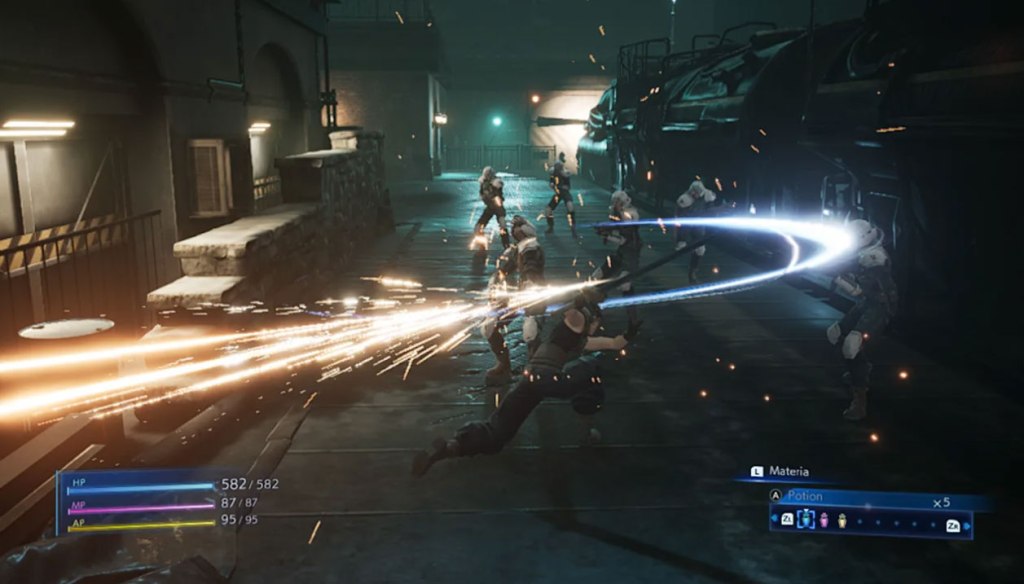This screenshot has height=584, width=1024.
Task: Pick the yellow bottle item
Action: click(x=841, y=520)
